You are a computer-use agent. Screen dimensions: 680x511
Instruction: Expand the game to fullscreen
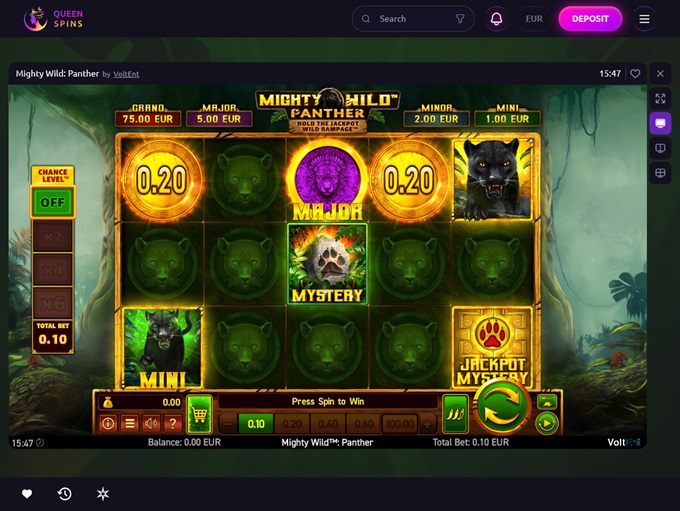pyautogui.click(x=659, y=98)
